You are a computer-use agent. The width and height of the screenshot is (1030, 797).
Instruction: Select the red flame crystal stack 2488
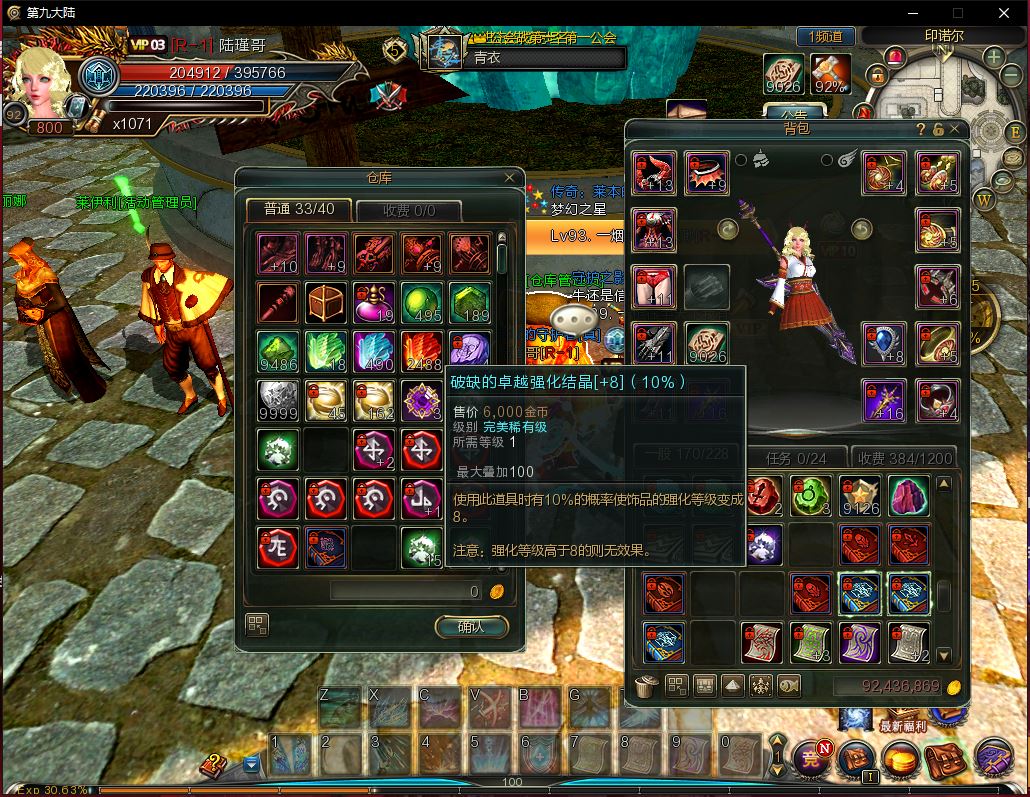[422, 352]
